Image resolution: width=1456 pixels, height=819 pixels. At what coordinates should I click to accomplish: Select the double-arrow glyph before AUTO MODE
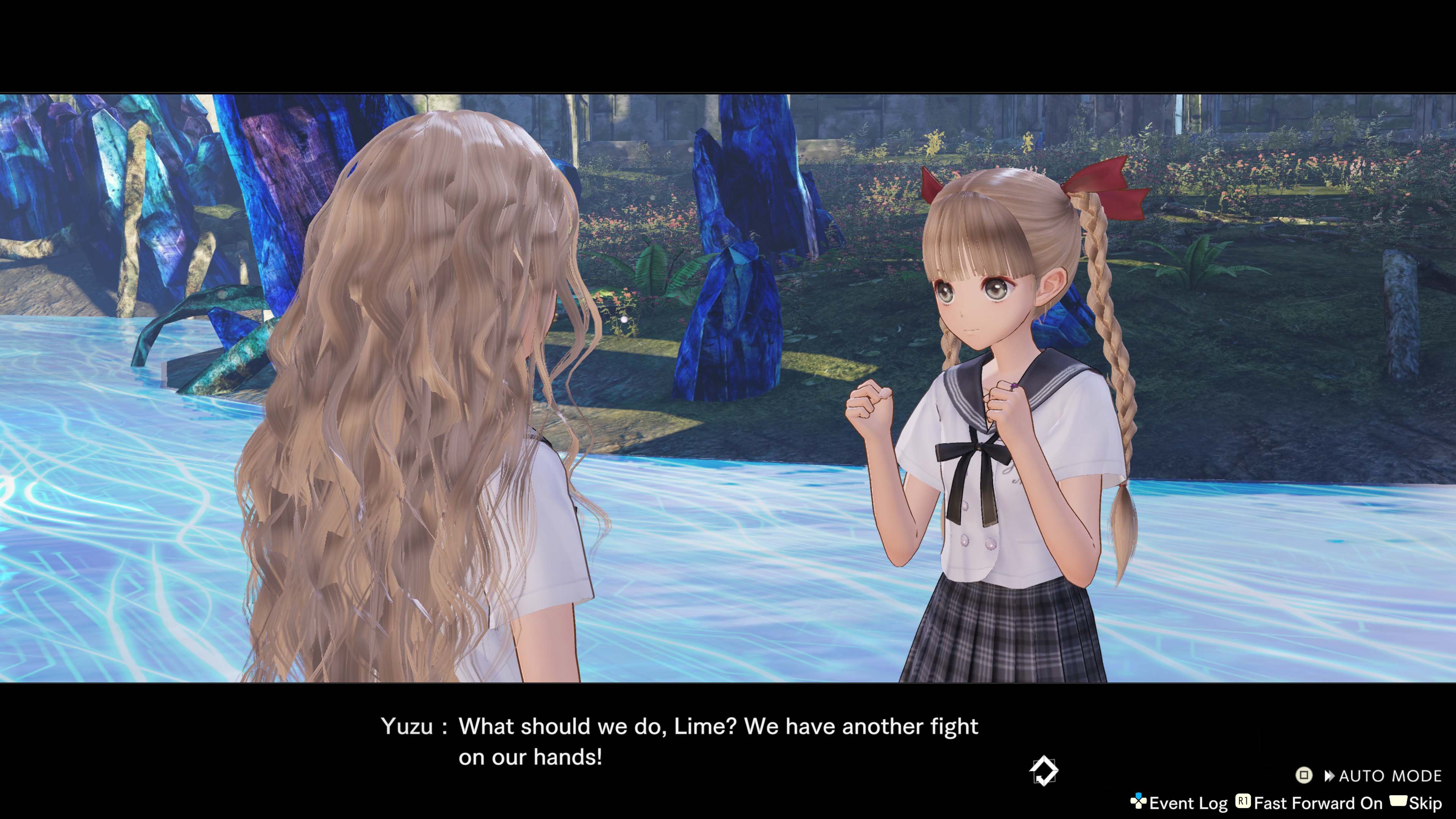click(x=1330, y=775)
